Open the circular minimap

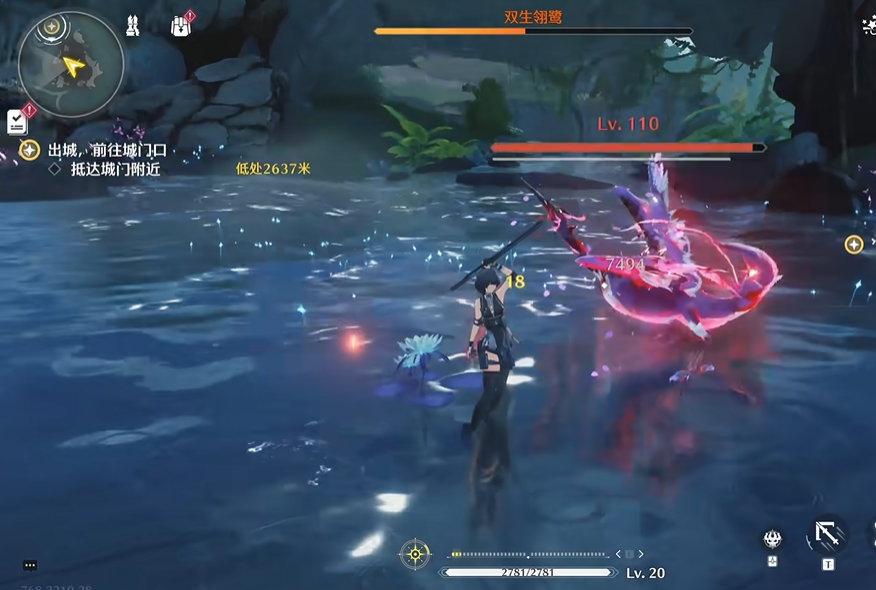coord(71,65)
